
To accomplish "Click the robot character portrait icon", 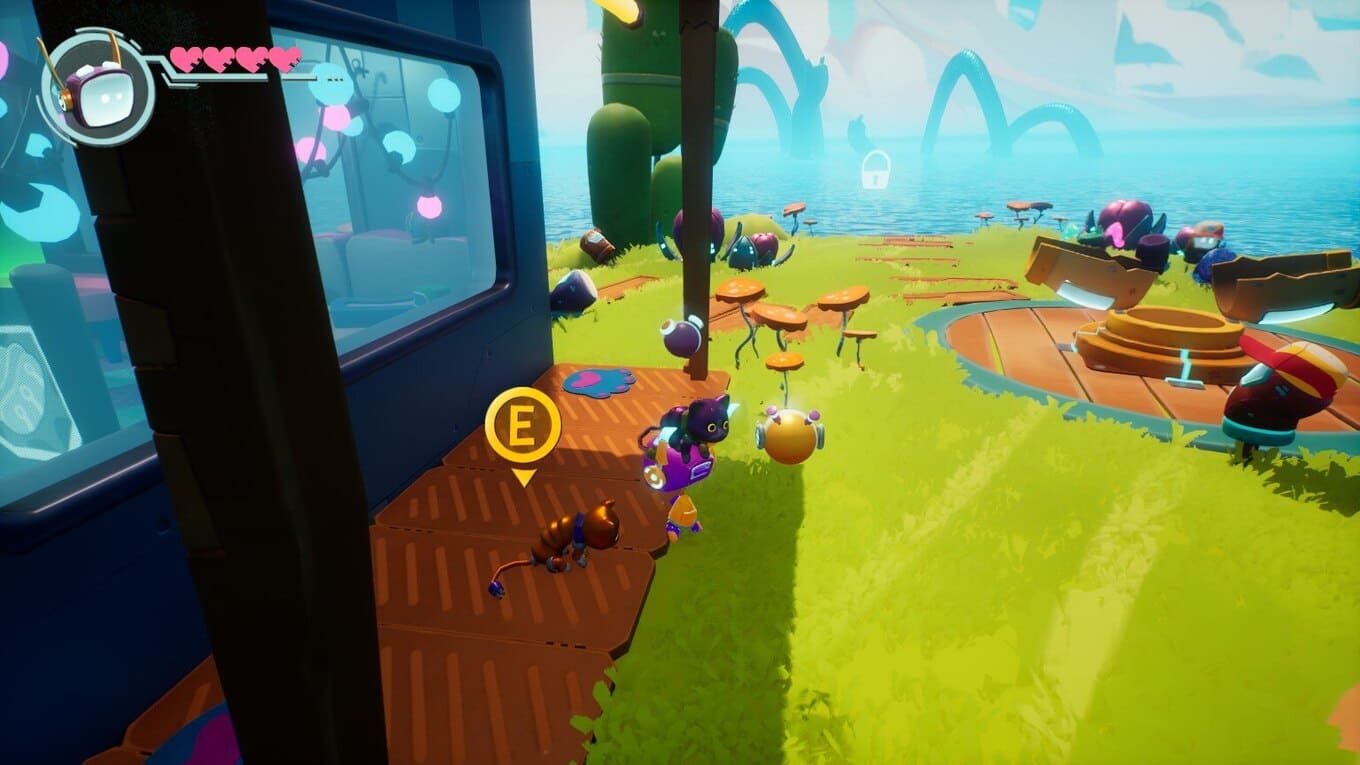I will pyautogui.click(x=96, y=88).
